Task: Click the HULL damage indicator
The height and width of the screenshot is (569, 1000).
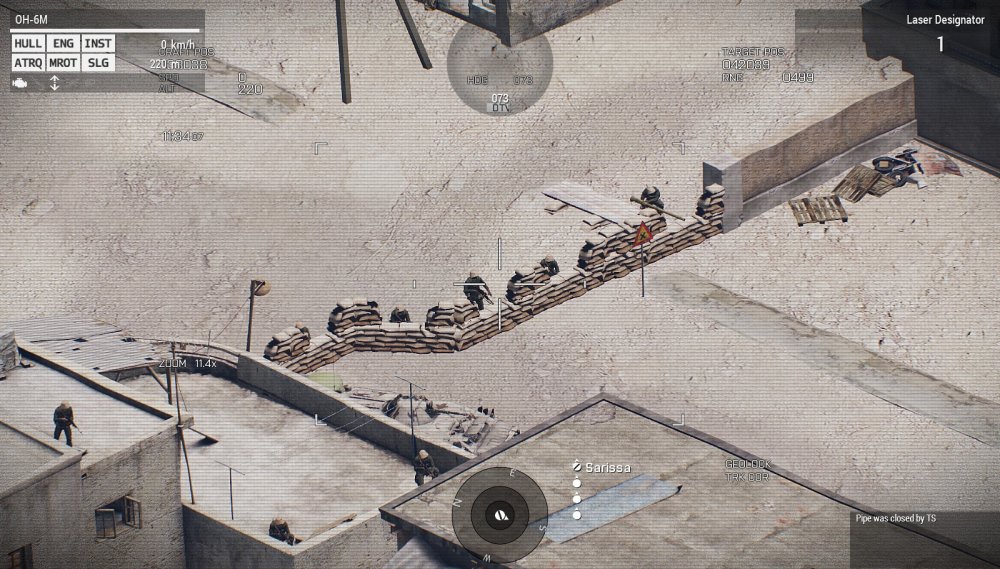Action: [x=28, y=44]
